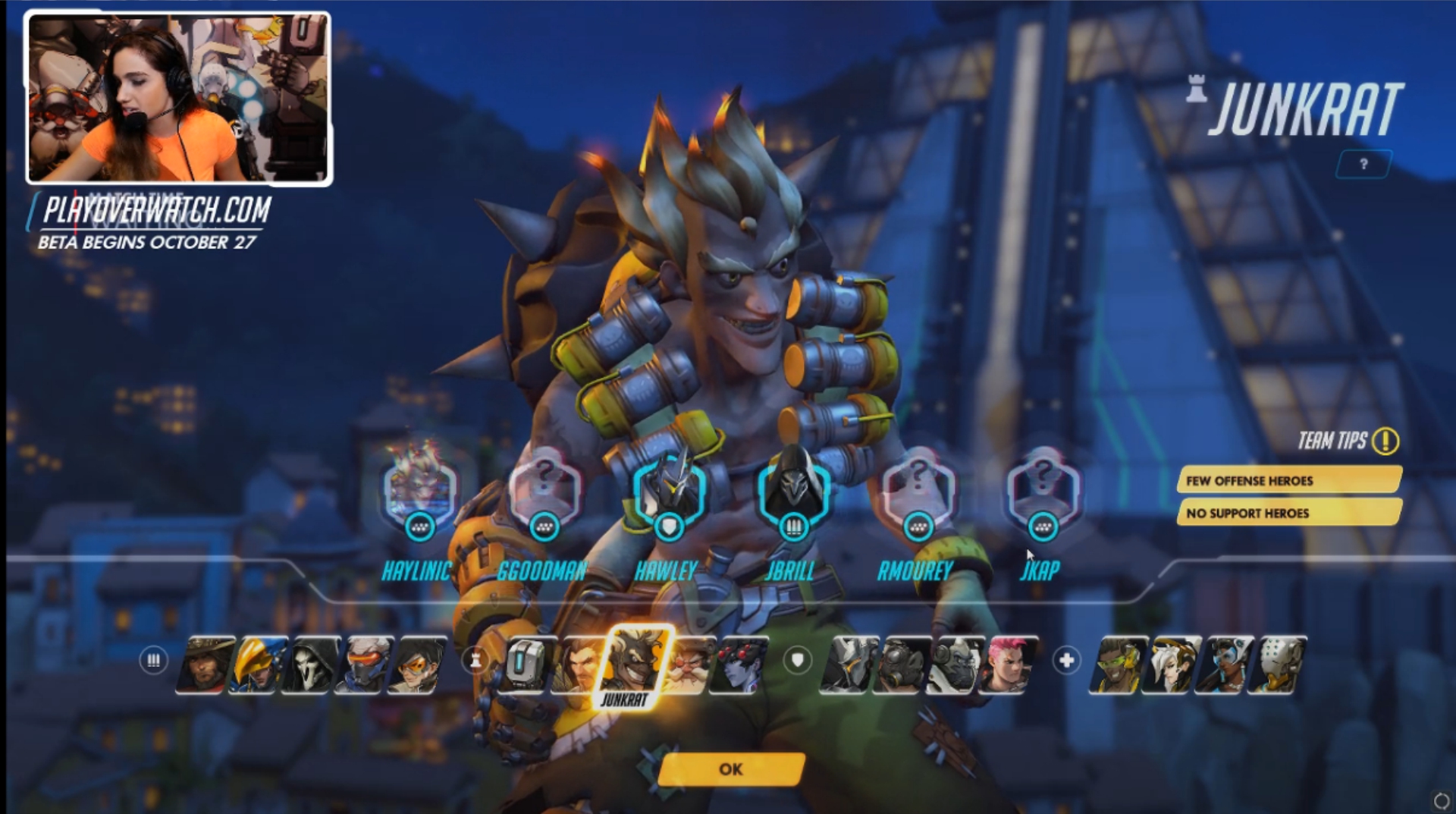
Task: Choose the Roadhog hero portrait
Action: click(902, 665)
